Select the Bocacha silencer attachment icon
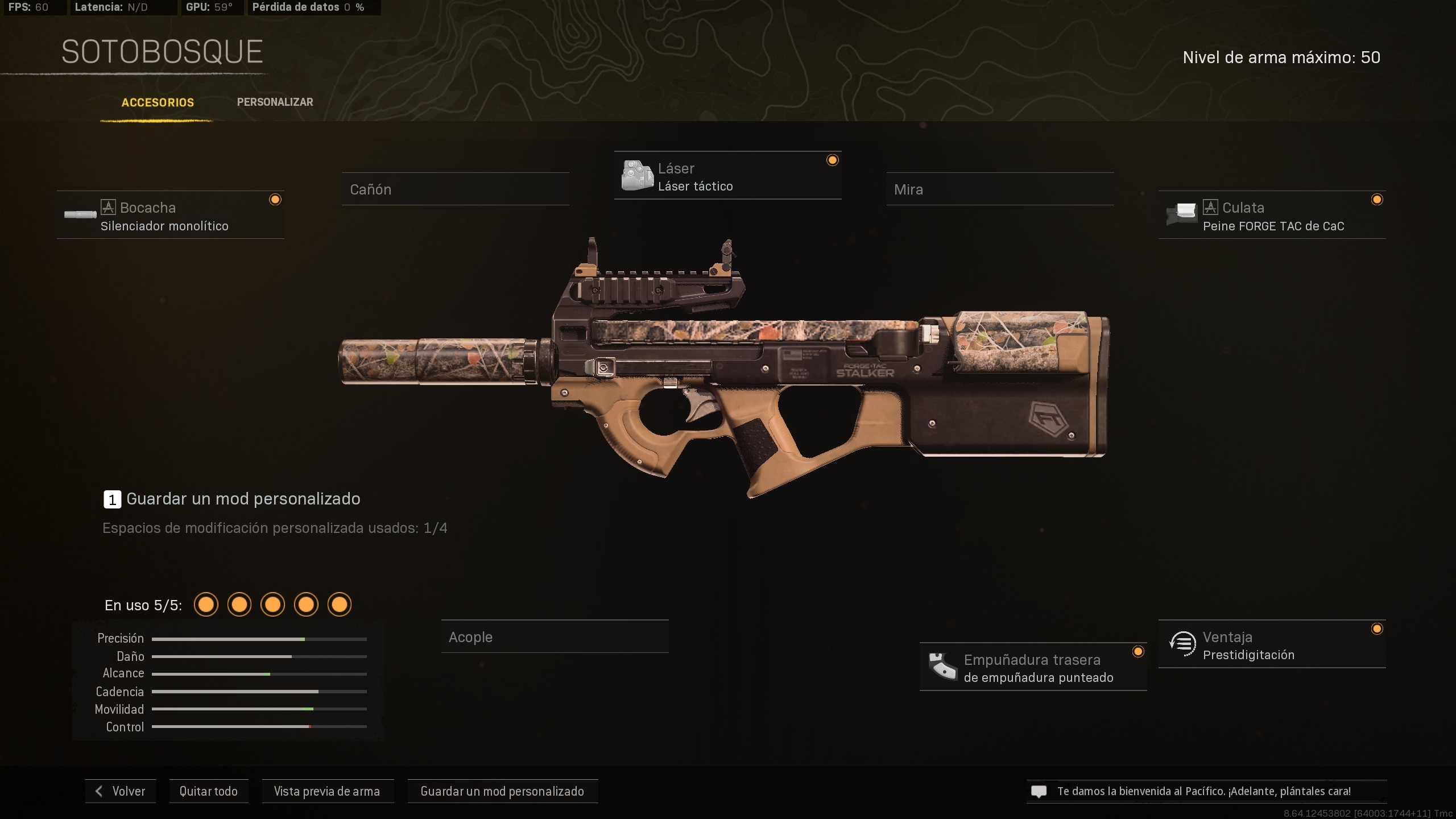1456x819 pixels. tap(80, 215)
